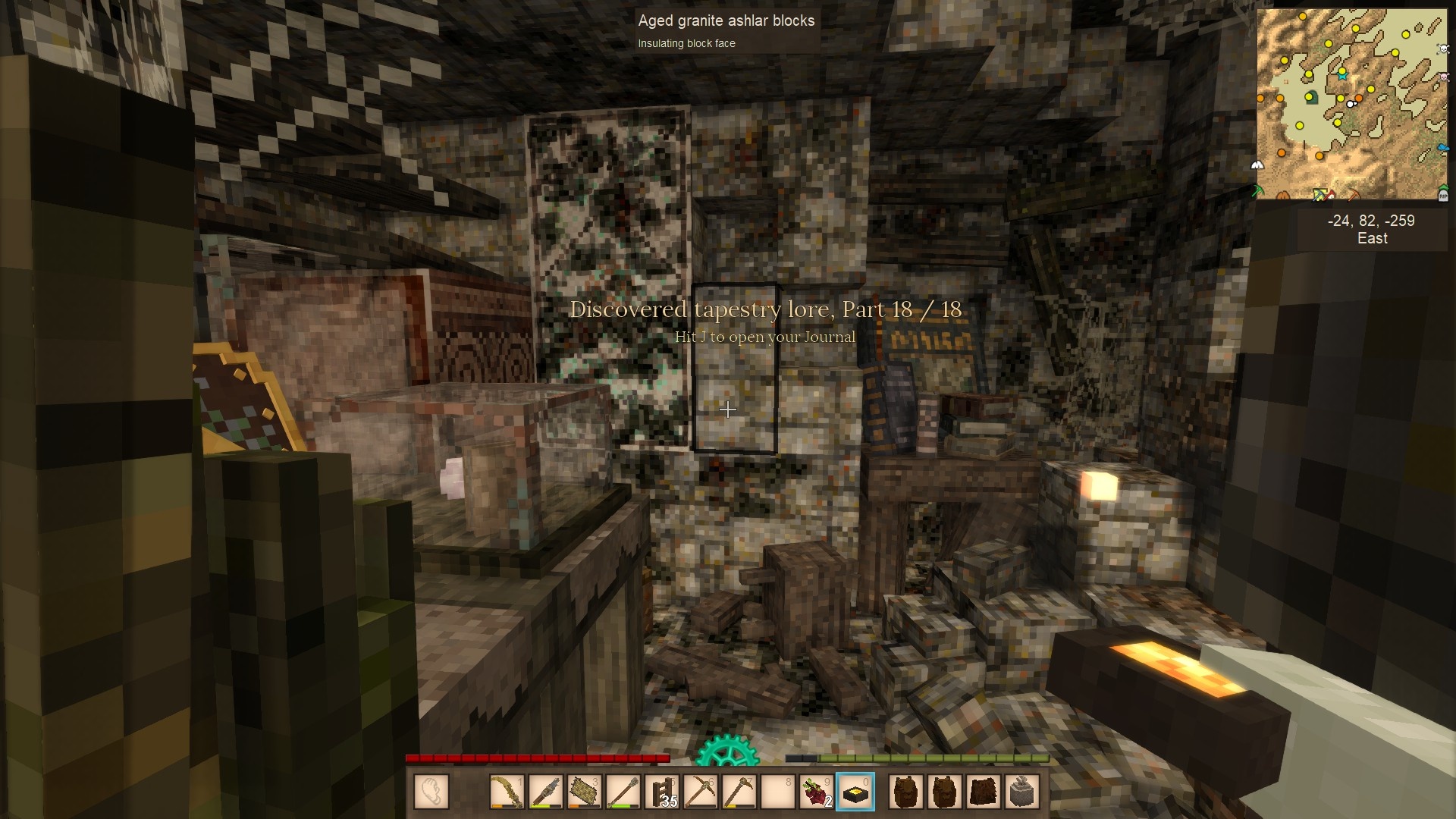The width and height of the screenshot is (1456, 819).
Task: Open the minimap
Action: pyautogui.click(x=1351, y=105)
